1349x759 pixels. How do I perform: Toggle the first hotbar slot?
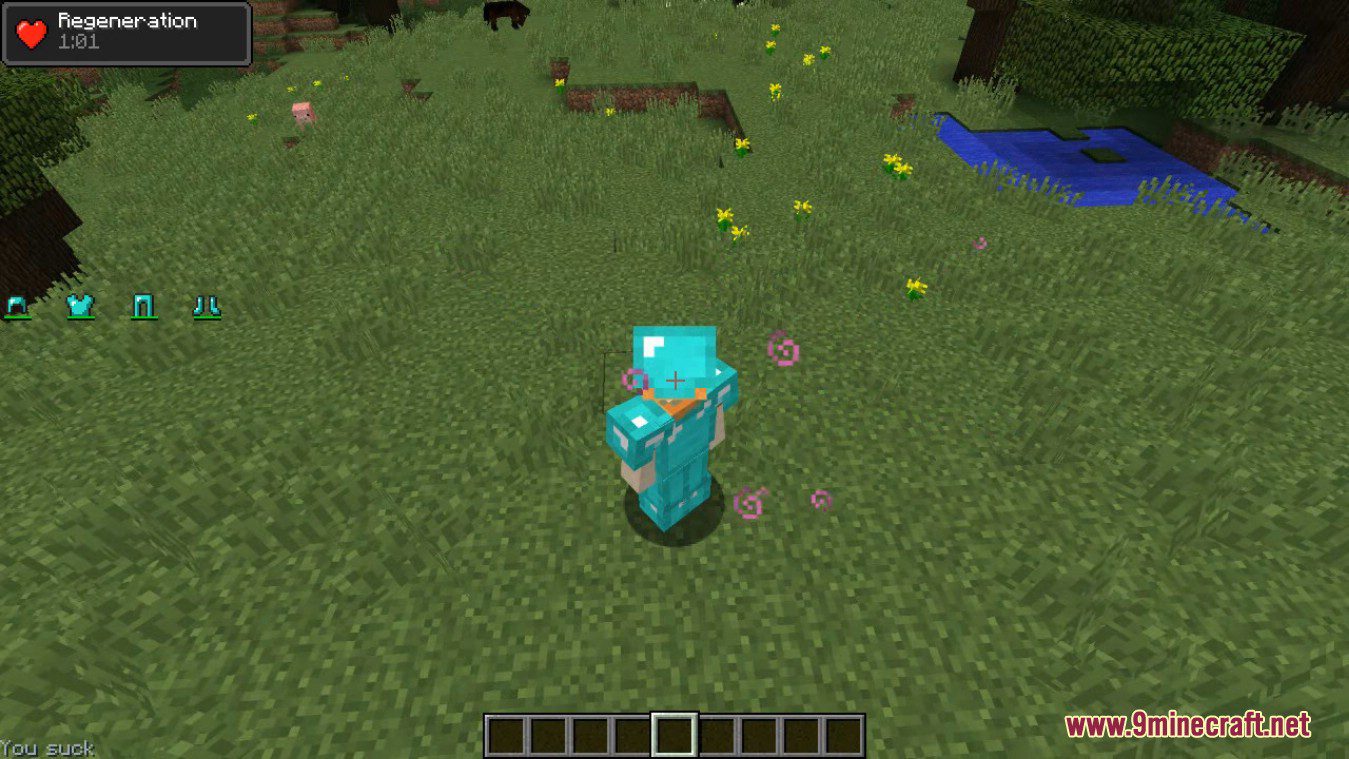click(x=507, y=735)
